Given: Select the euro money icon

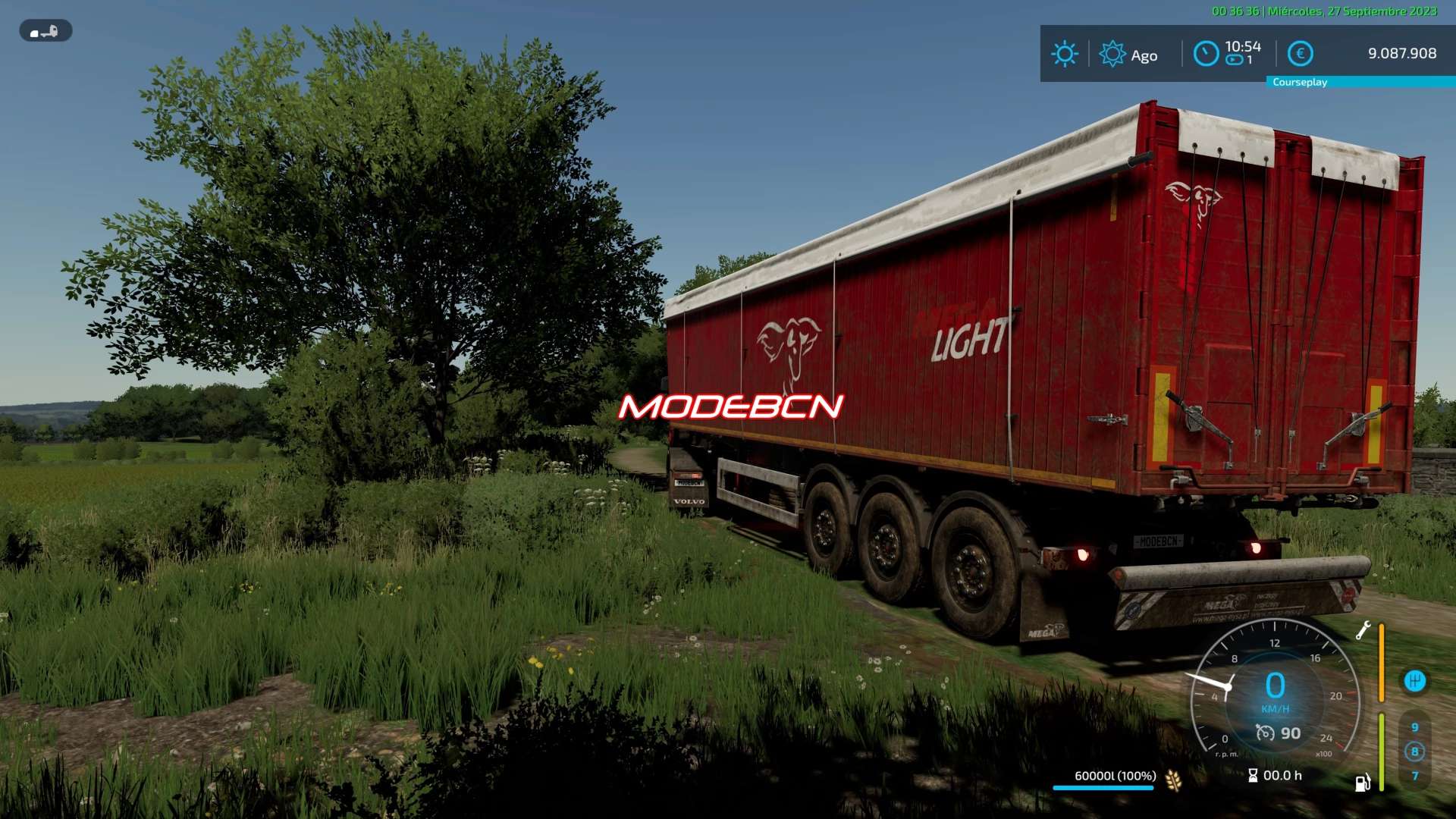Looking at the screenshot, I should click(1301, 54).
